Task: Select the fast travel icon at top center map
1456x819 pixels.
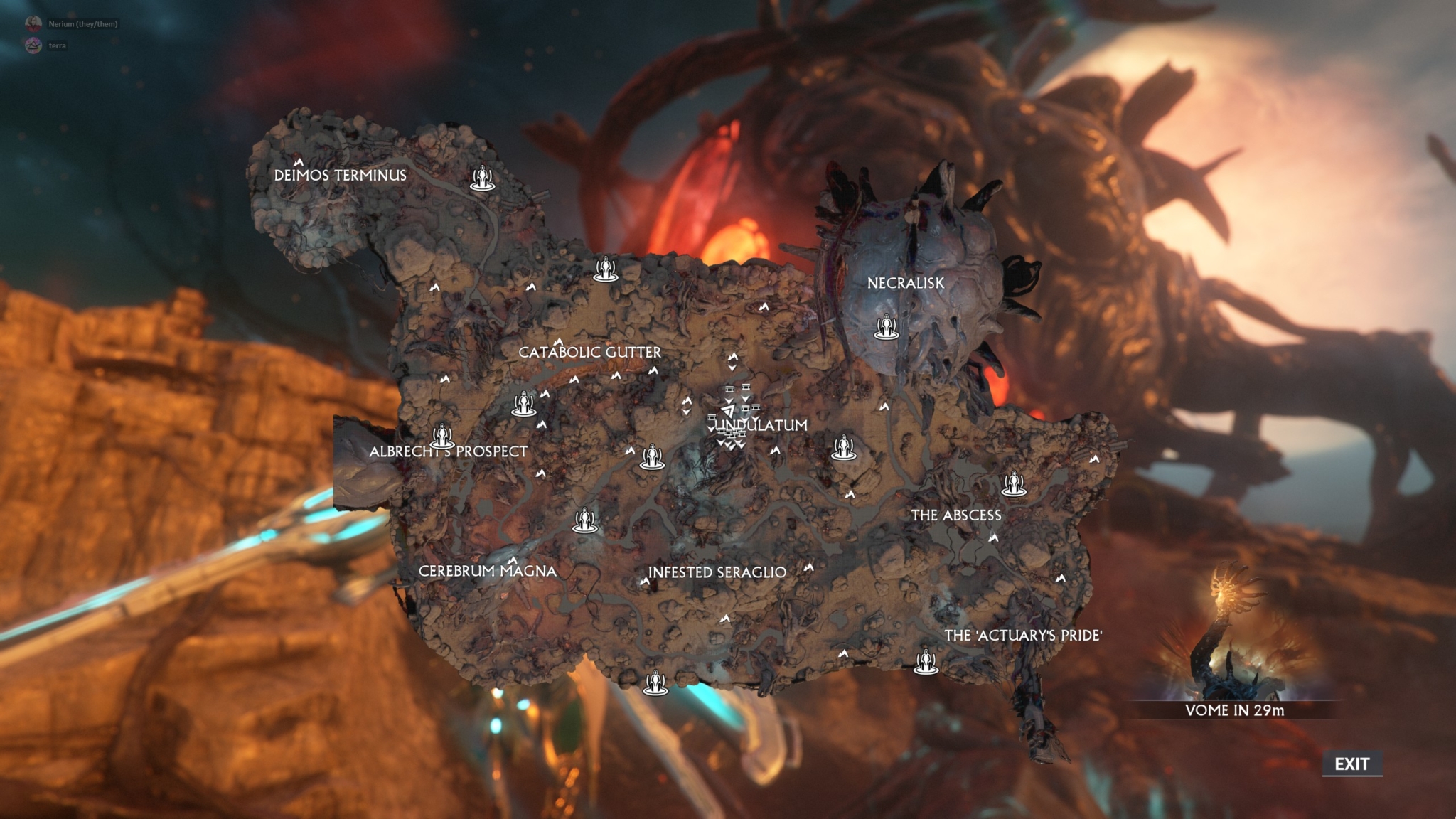Action: [606, 267]
